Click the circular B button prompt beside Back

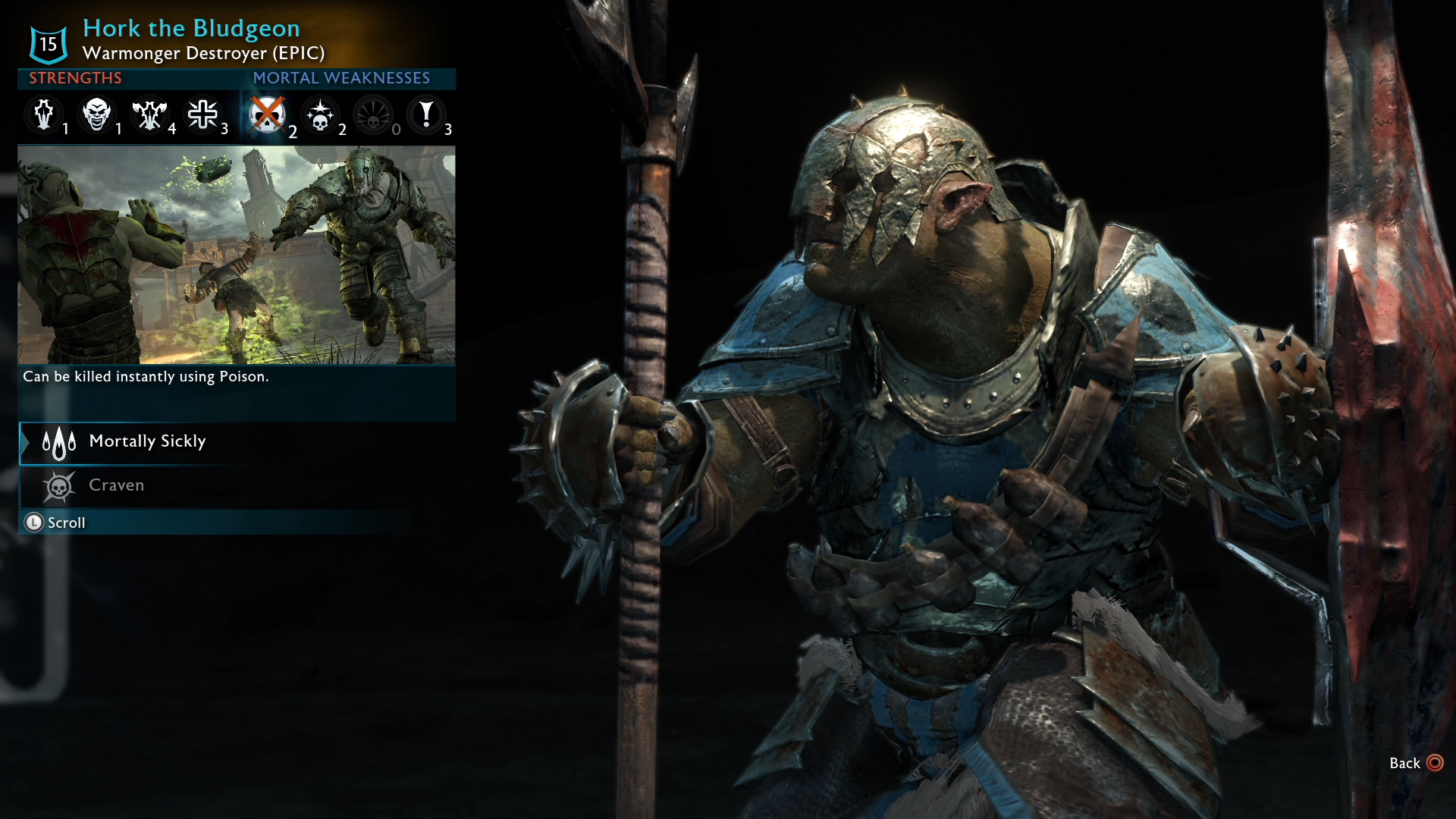(1437, 764)
